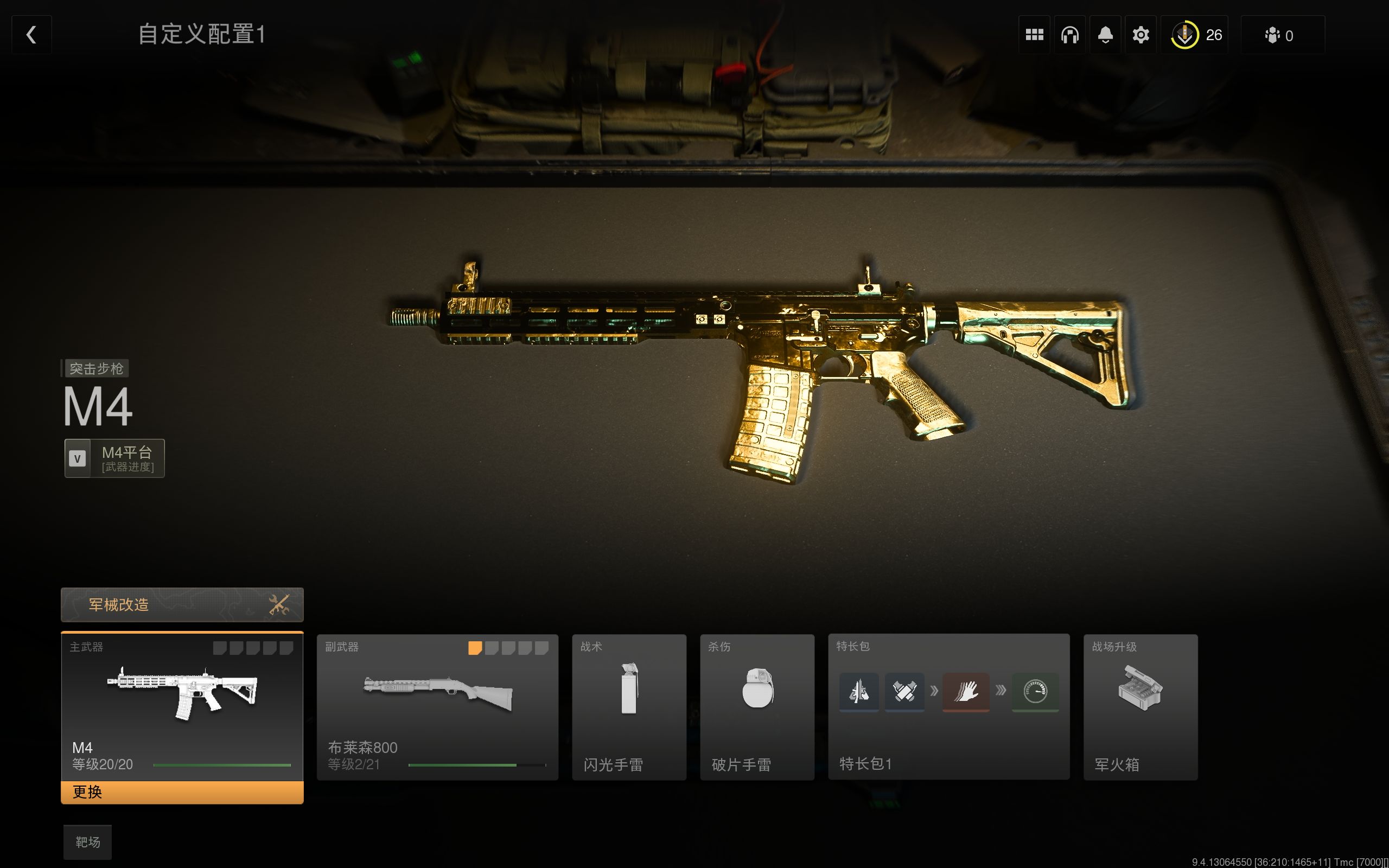
Task: Open settings with the gear icon
Action: 1141,35
